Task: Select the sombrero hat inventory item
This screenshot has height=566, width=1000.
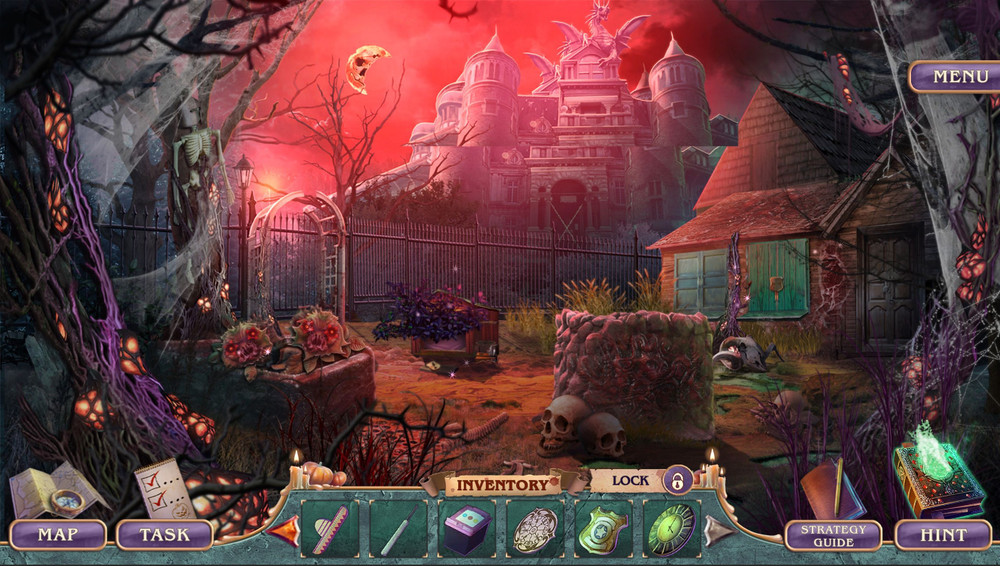Action: [x=328, y=528]
